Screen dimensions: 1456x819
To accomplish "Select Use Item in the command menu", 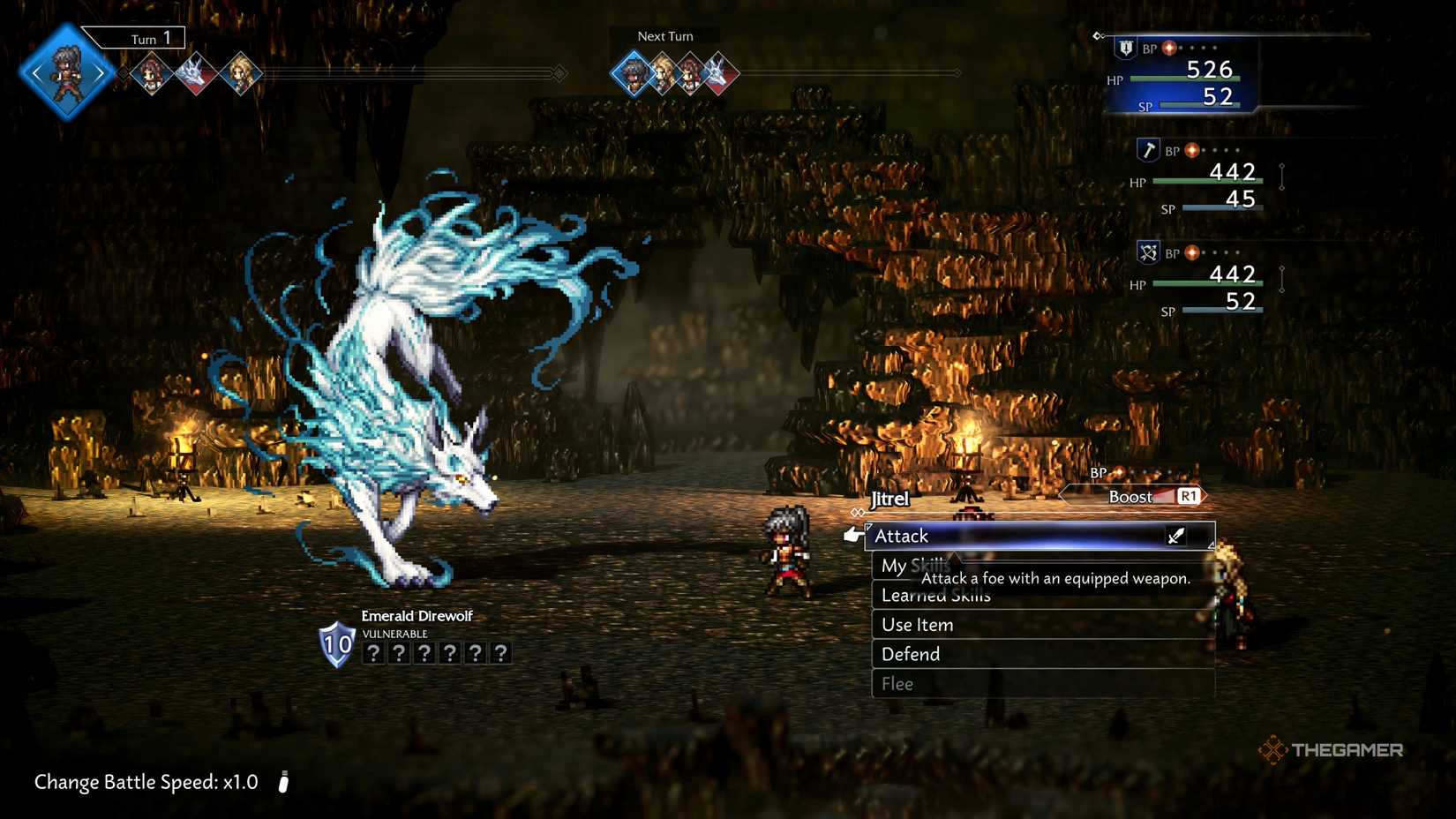I will [917, 624].
